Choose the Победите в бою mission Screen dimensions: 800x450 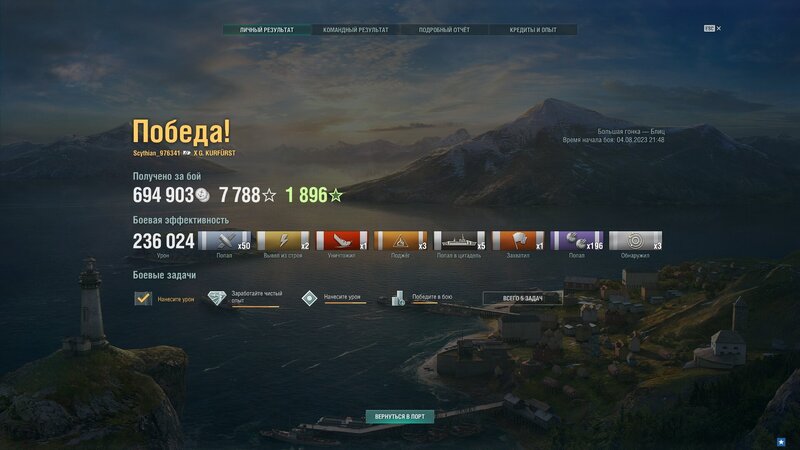click(398, 298)
